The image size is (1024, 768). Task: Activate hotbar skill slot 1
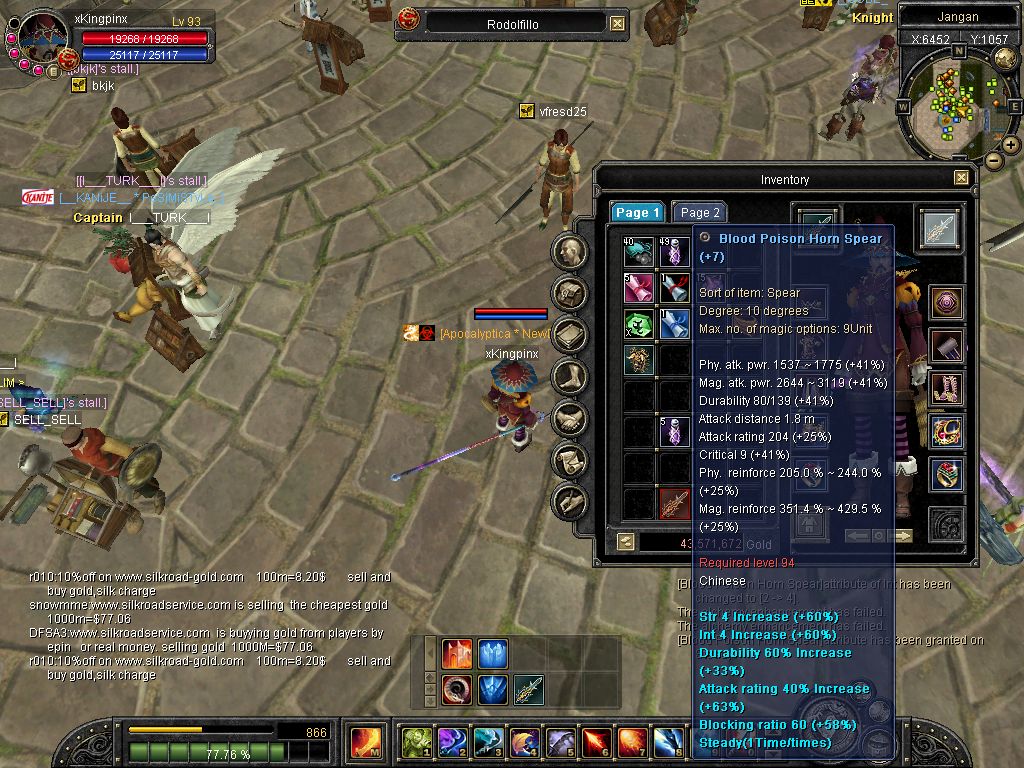(x=417, y=743)
